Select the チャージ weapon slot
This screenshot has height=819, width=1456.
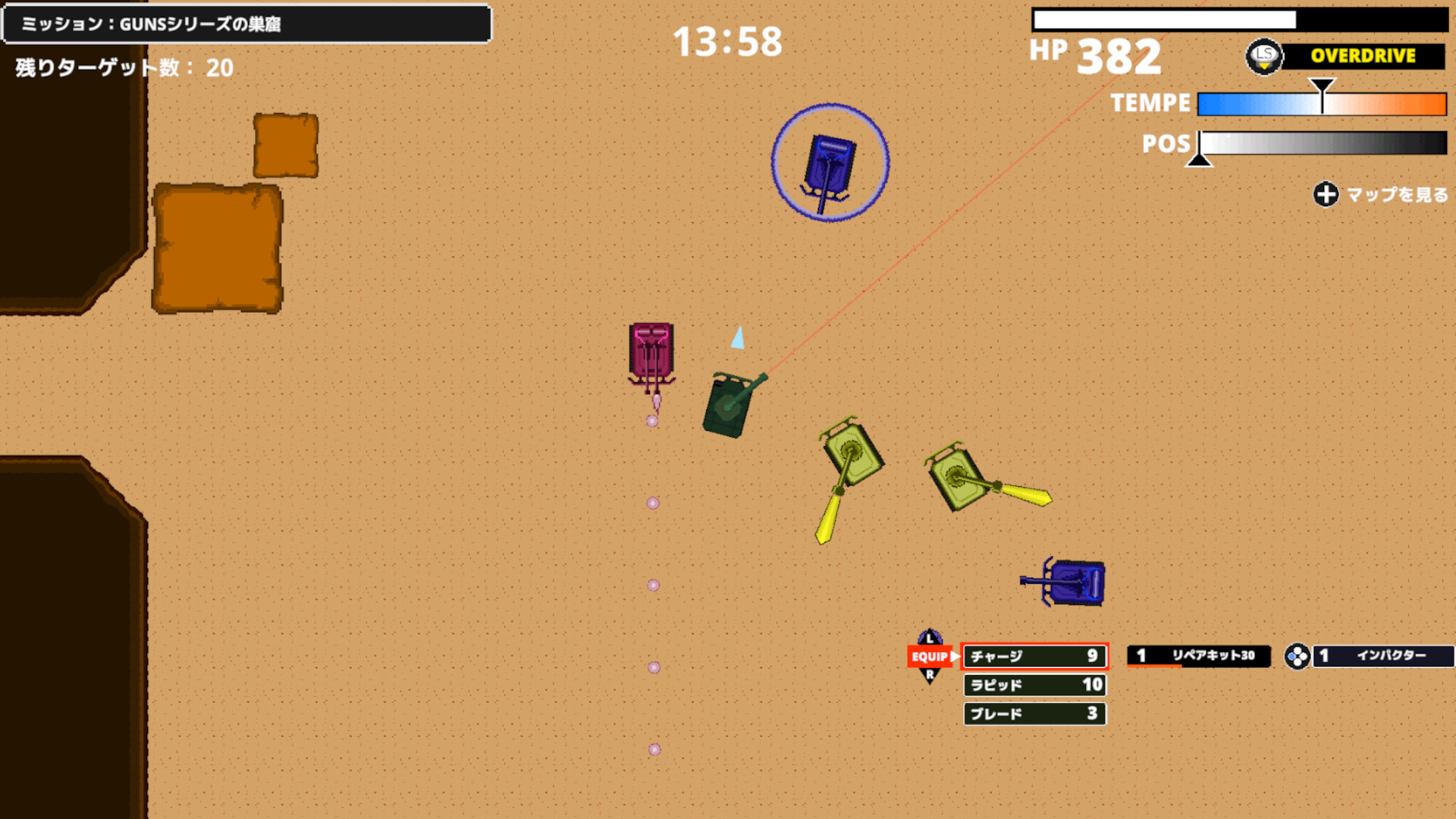[1034, 657]
